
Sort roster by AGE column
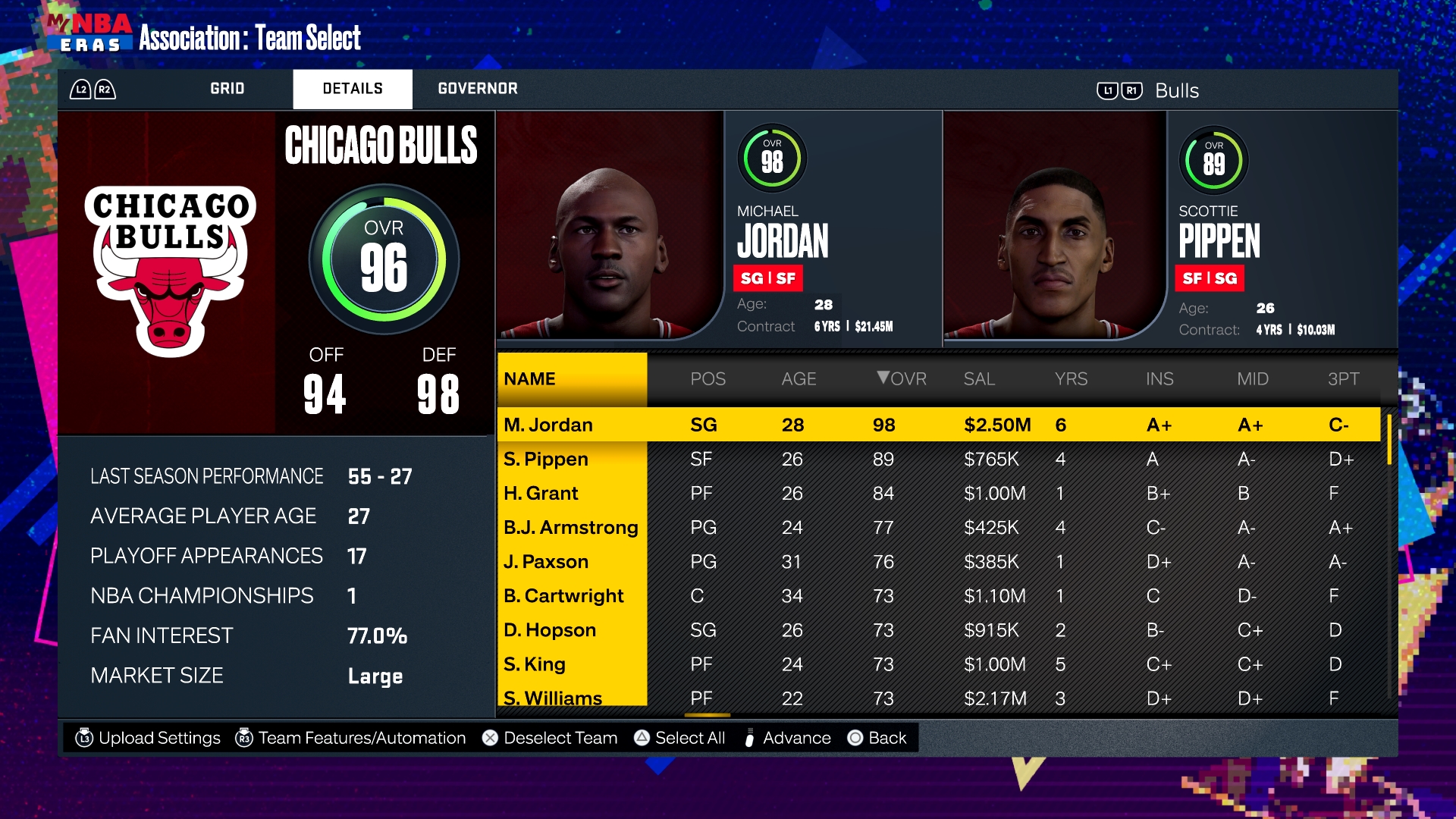coord(799,378)
